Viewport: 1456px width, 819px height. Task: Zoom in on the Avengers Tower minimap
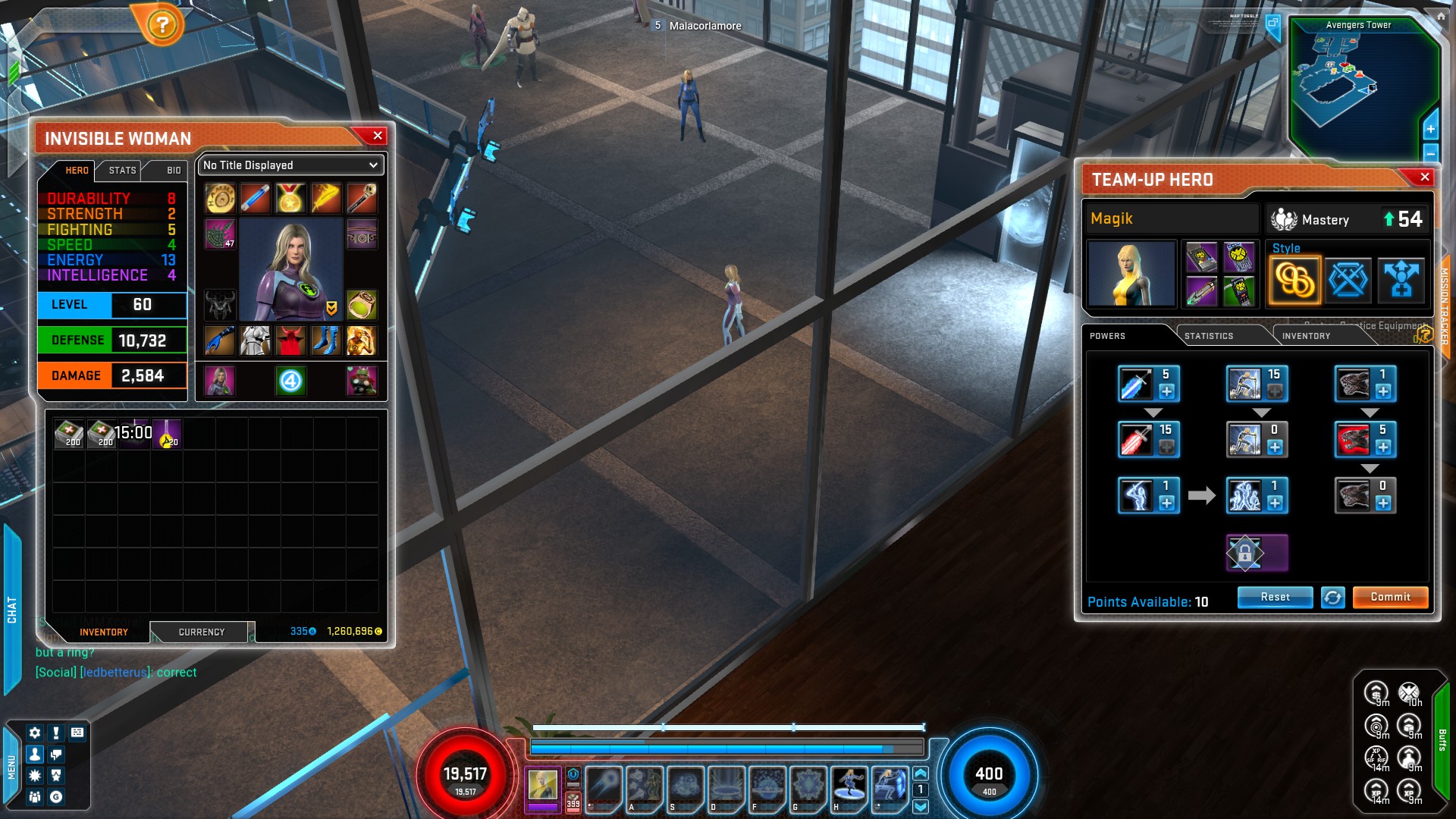pyautogui.click(x=1430, y=130)
